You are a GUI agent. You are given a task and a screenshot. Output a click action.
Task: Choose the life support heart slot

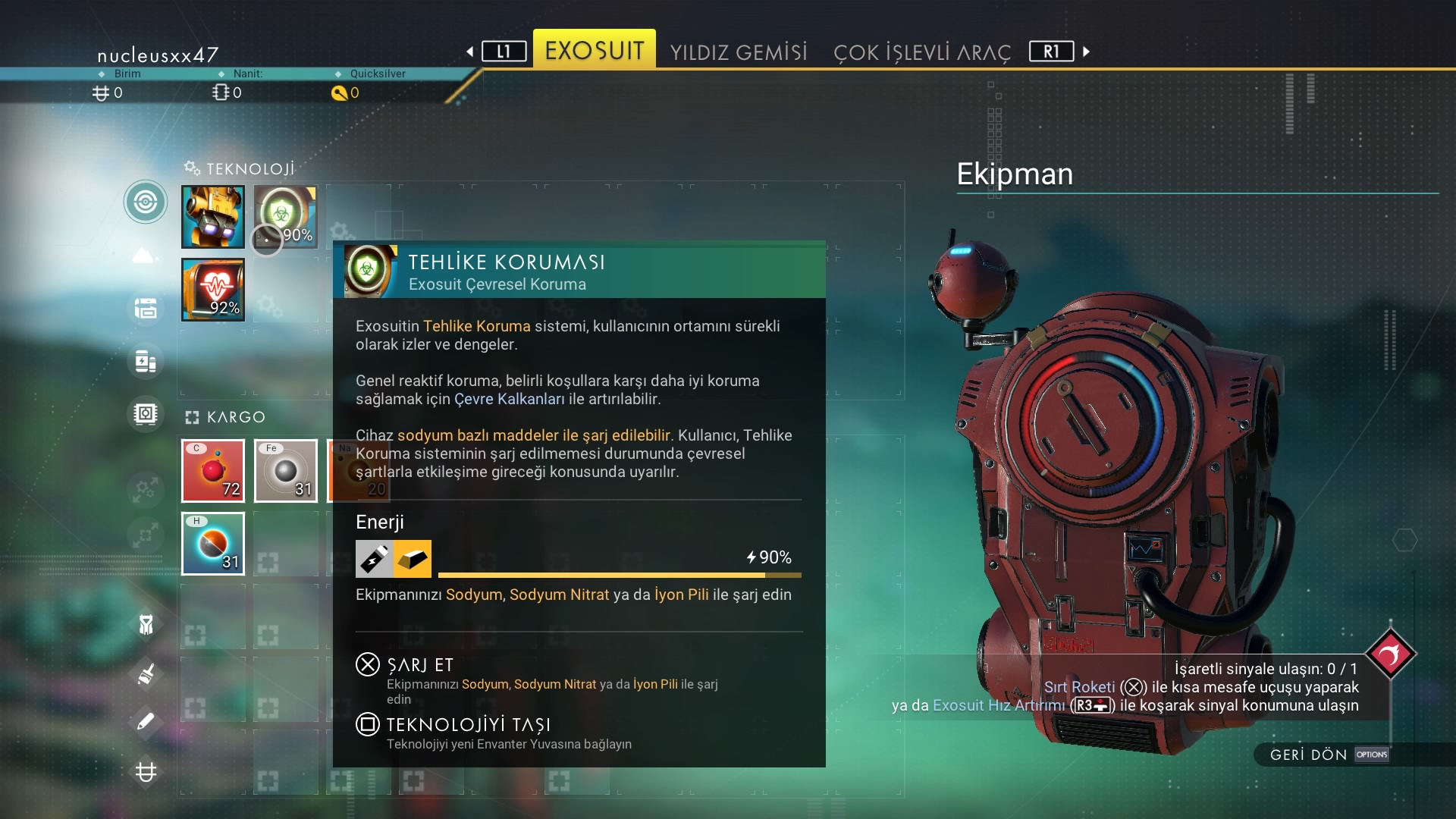pyautogui.click(x=213, y=290)
